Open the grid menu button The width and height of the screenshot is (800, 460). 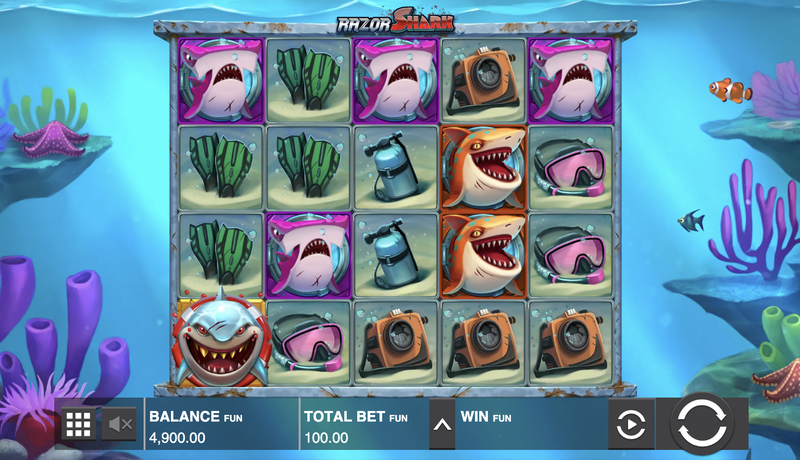click(78, 425)
